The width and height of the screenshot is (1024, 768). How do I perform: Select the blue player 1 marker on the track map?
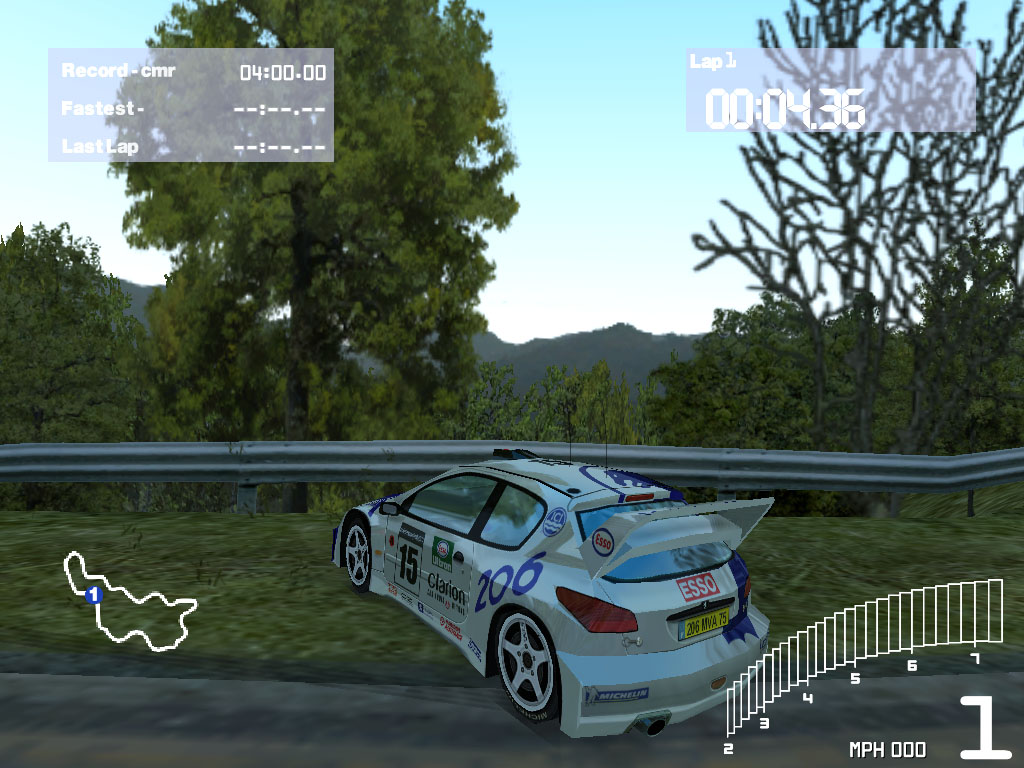click(x=94, y=595)
